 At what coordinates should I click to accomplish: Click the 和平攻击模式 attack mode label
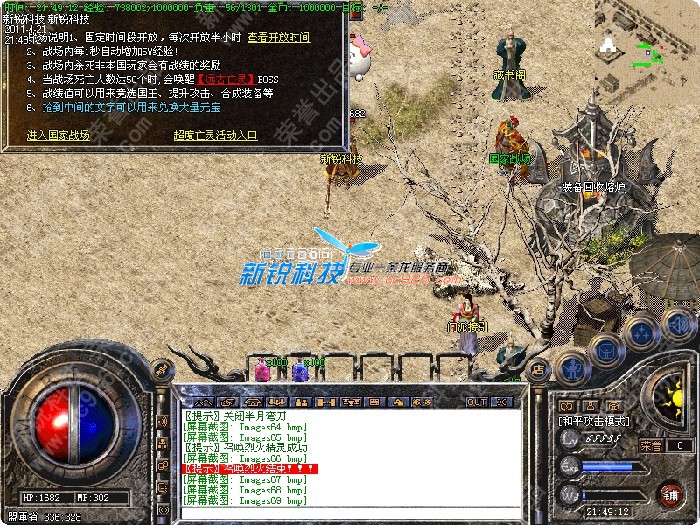[593, 421]
